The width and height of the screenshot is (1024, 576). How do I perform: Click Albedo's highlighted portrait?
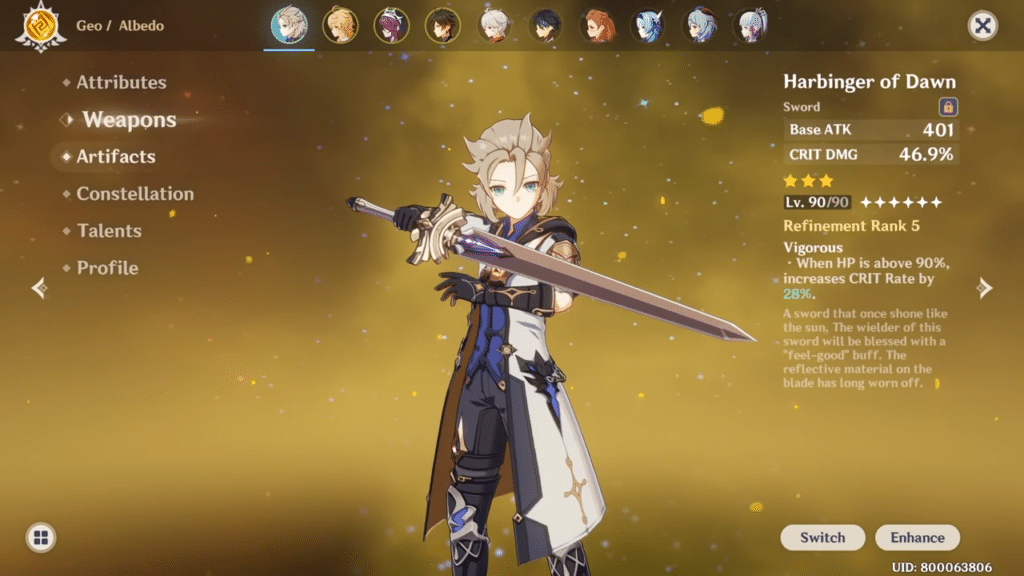click(290, 25)
